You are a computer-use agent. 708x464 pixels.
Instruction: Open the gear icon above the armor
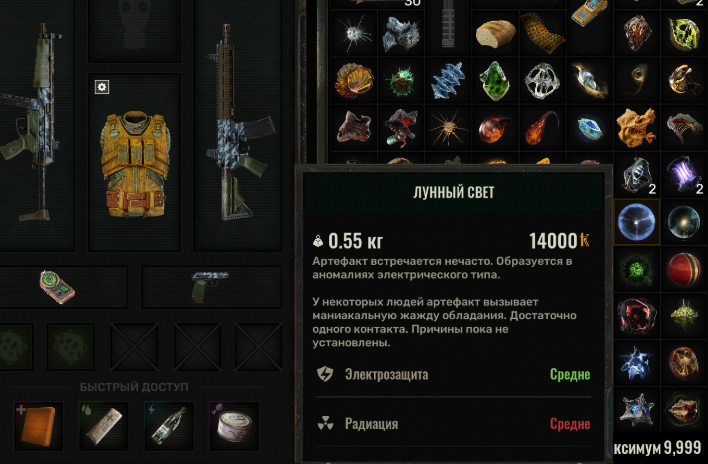coord(101,87)
